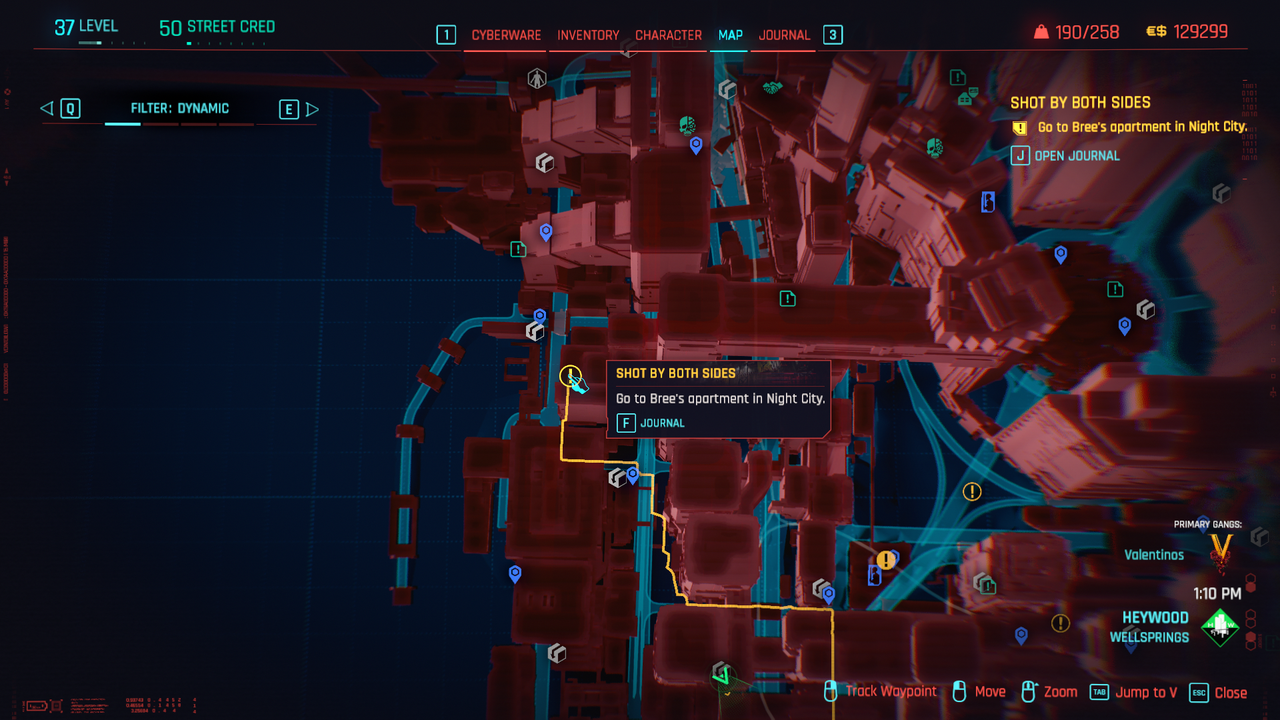
Task: Open the Cyberware tab
Action: click(x=506, y=35)
